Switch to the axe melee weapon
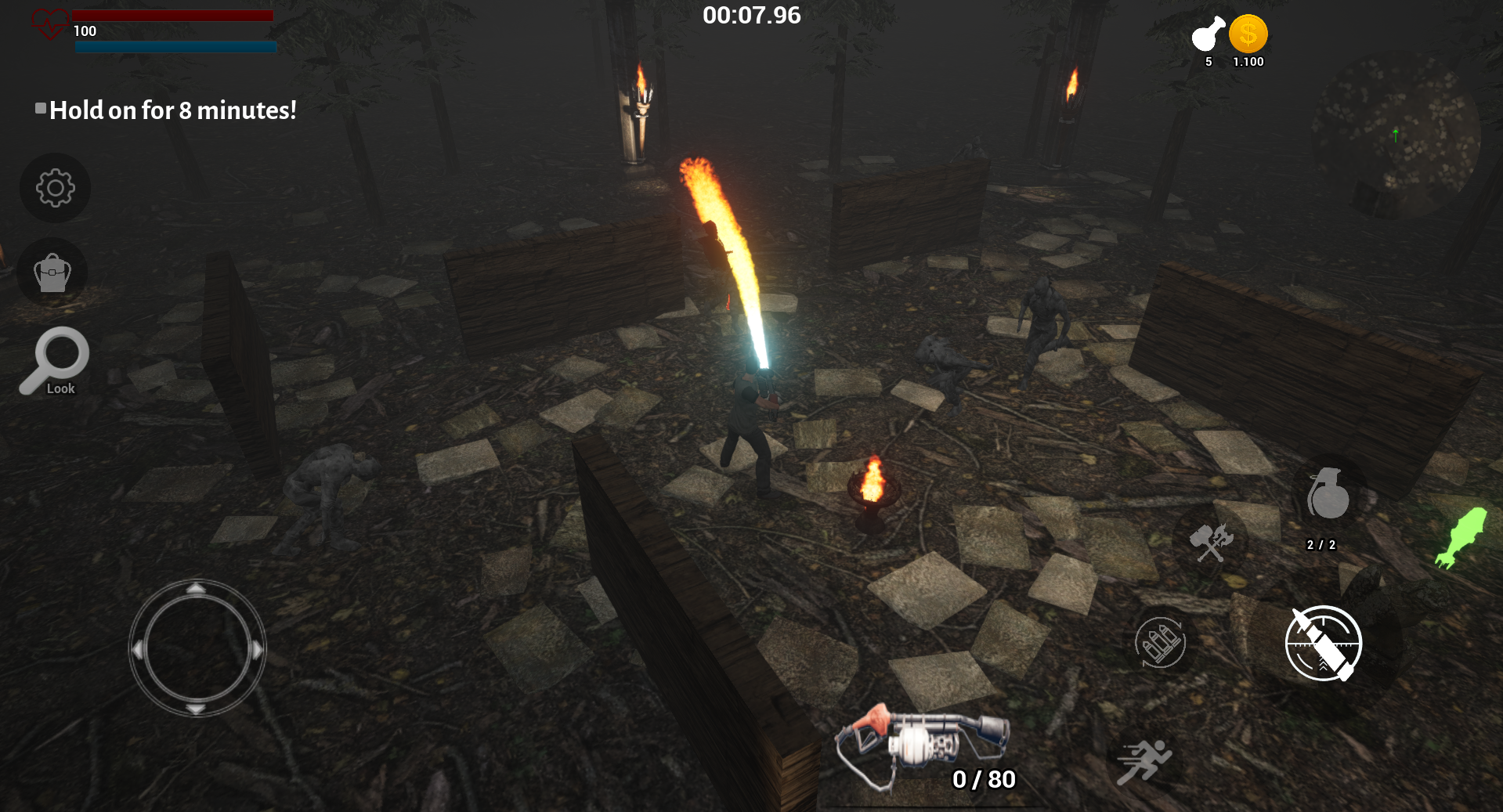 [1211, 542]
